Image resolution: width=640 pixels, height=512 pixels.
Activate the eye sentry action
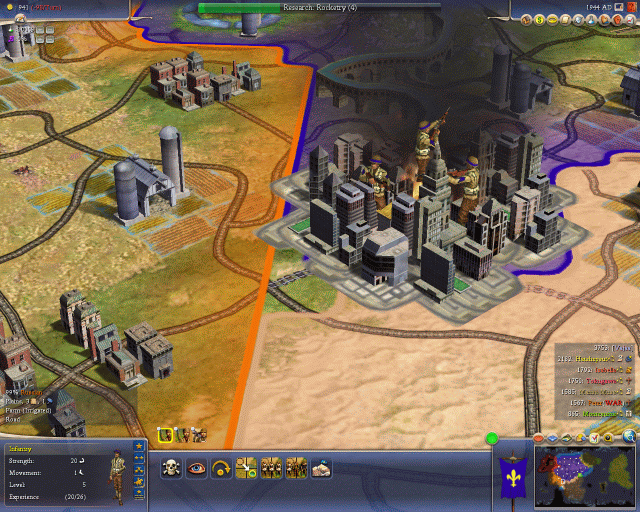pos(196,467)
